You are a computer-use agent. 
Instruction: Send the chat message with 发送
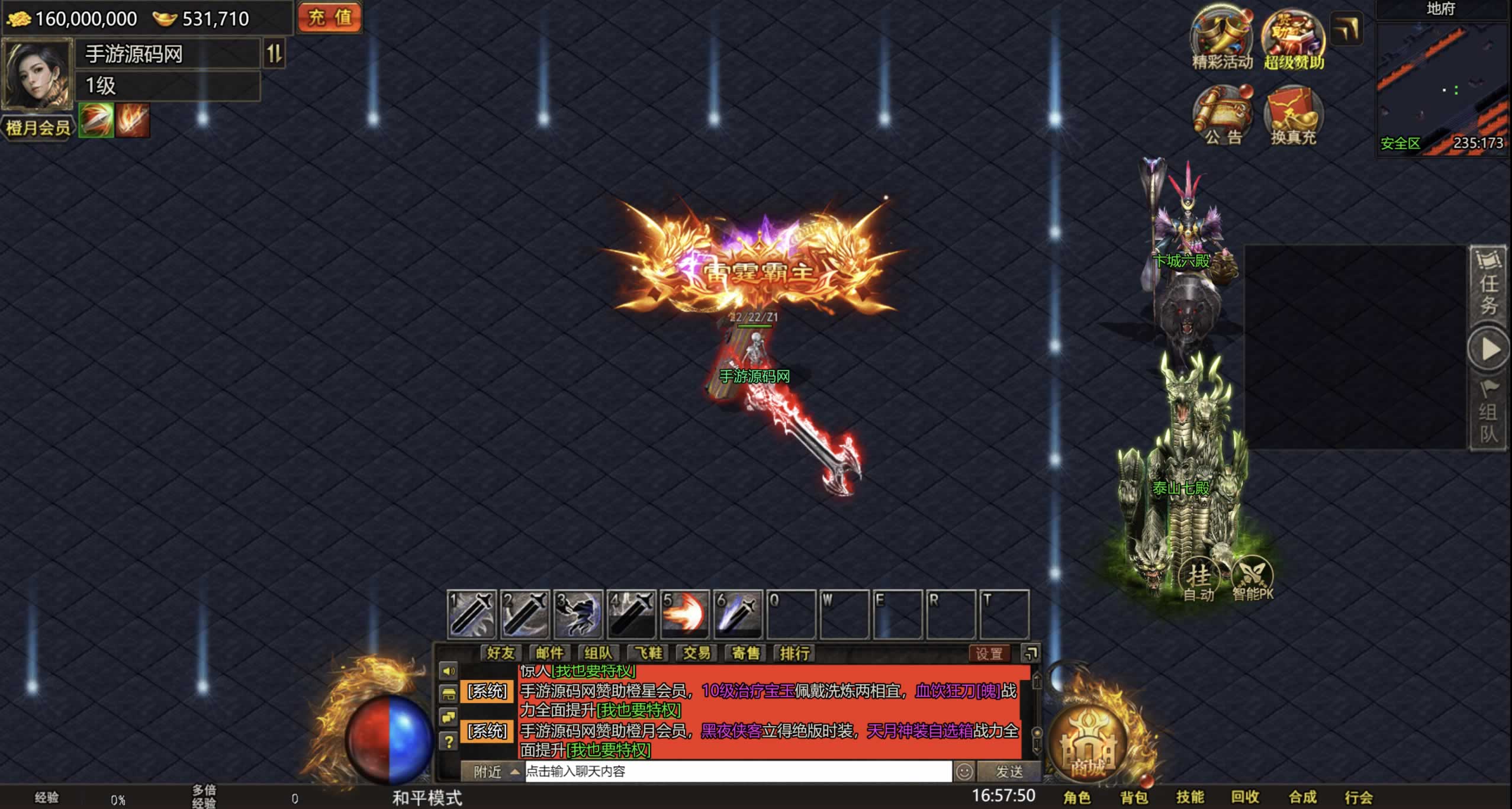pos(1009,771)
